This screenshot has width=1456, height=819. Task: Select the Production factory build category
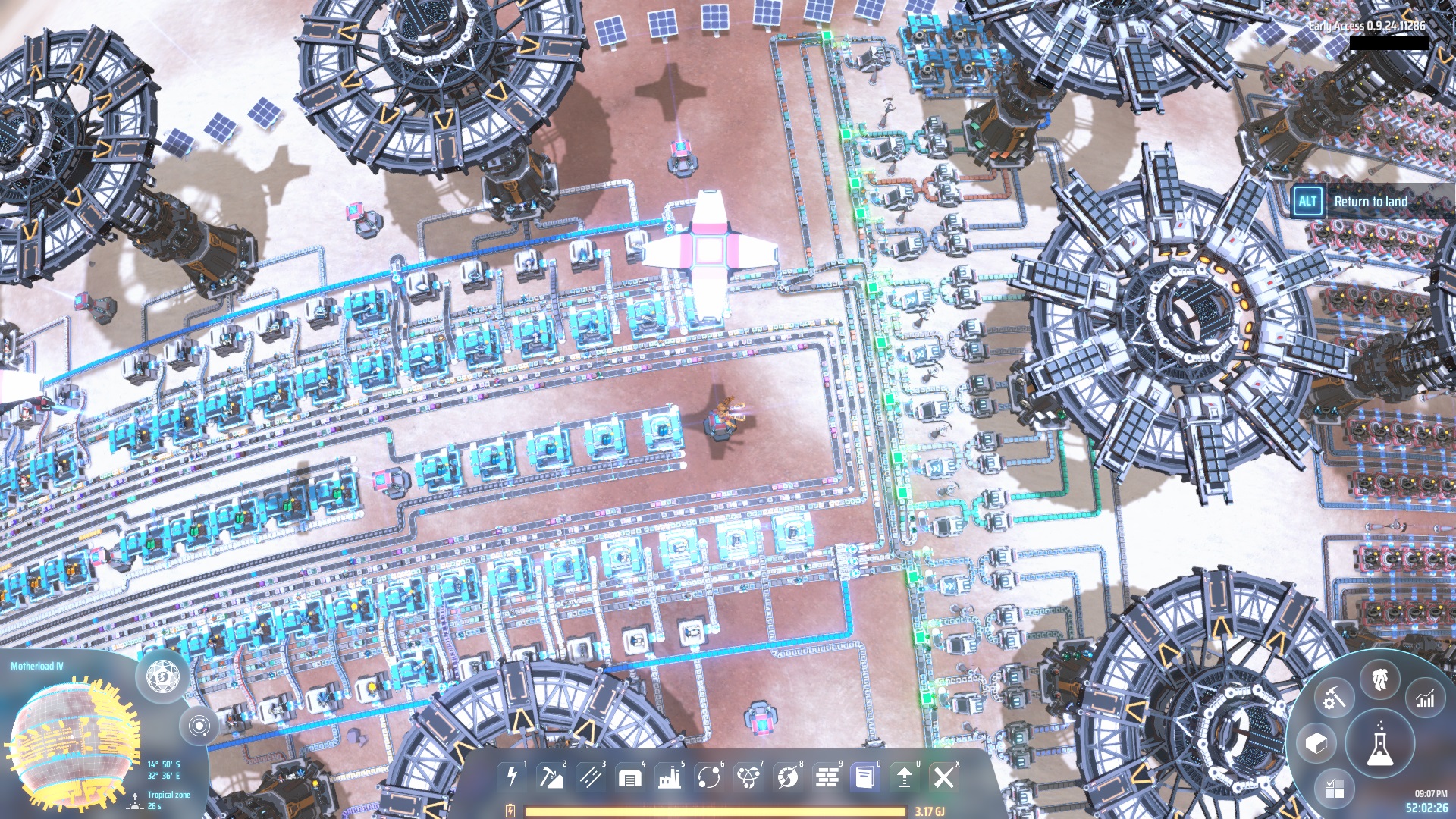(x=669, y=777)
